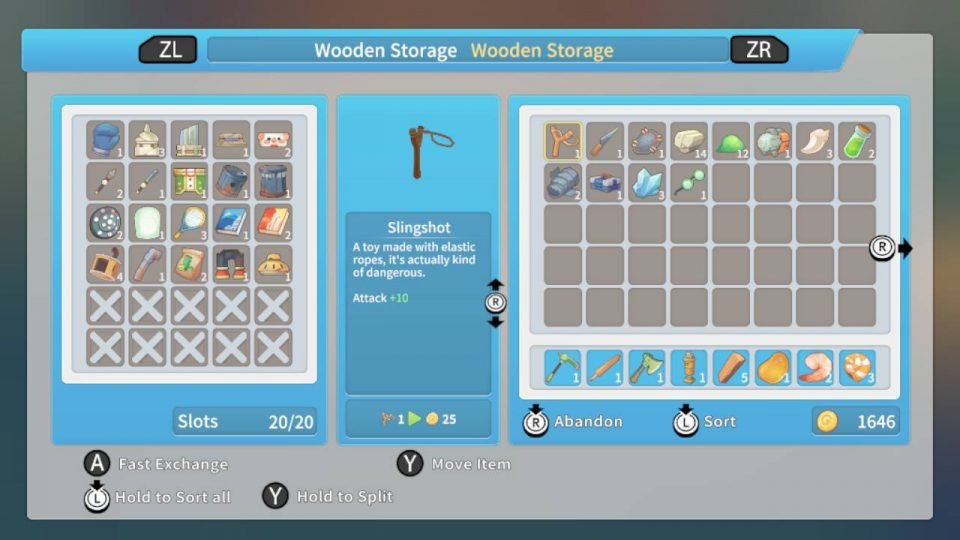Select the axe in the hotbar
Viewport: 960px width, 540px height.
[x=647, y=367]
